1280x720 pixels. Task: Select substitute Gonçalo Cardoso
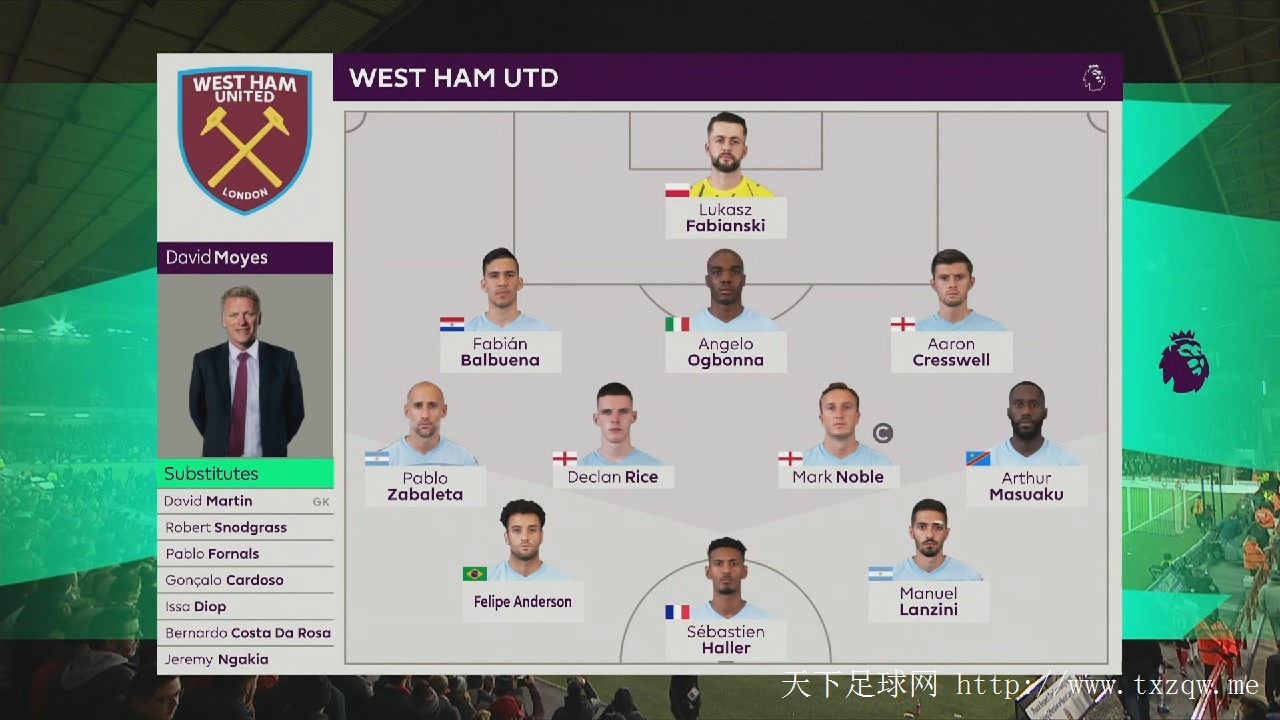click(245, 580)
